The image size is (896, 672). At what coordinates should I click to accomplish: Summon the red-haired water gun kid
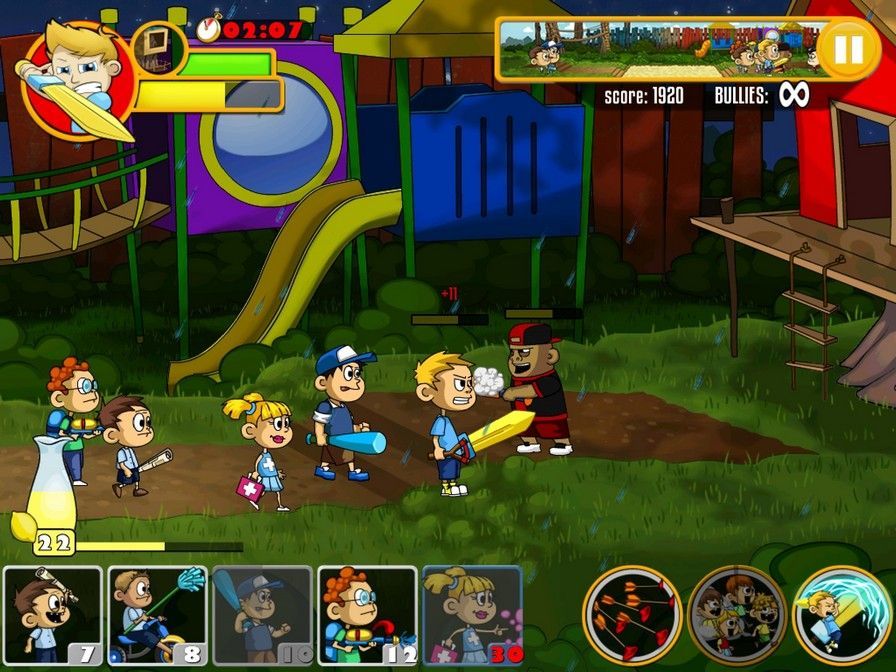[367, 615]
